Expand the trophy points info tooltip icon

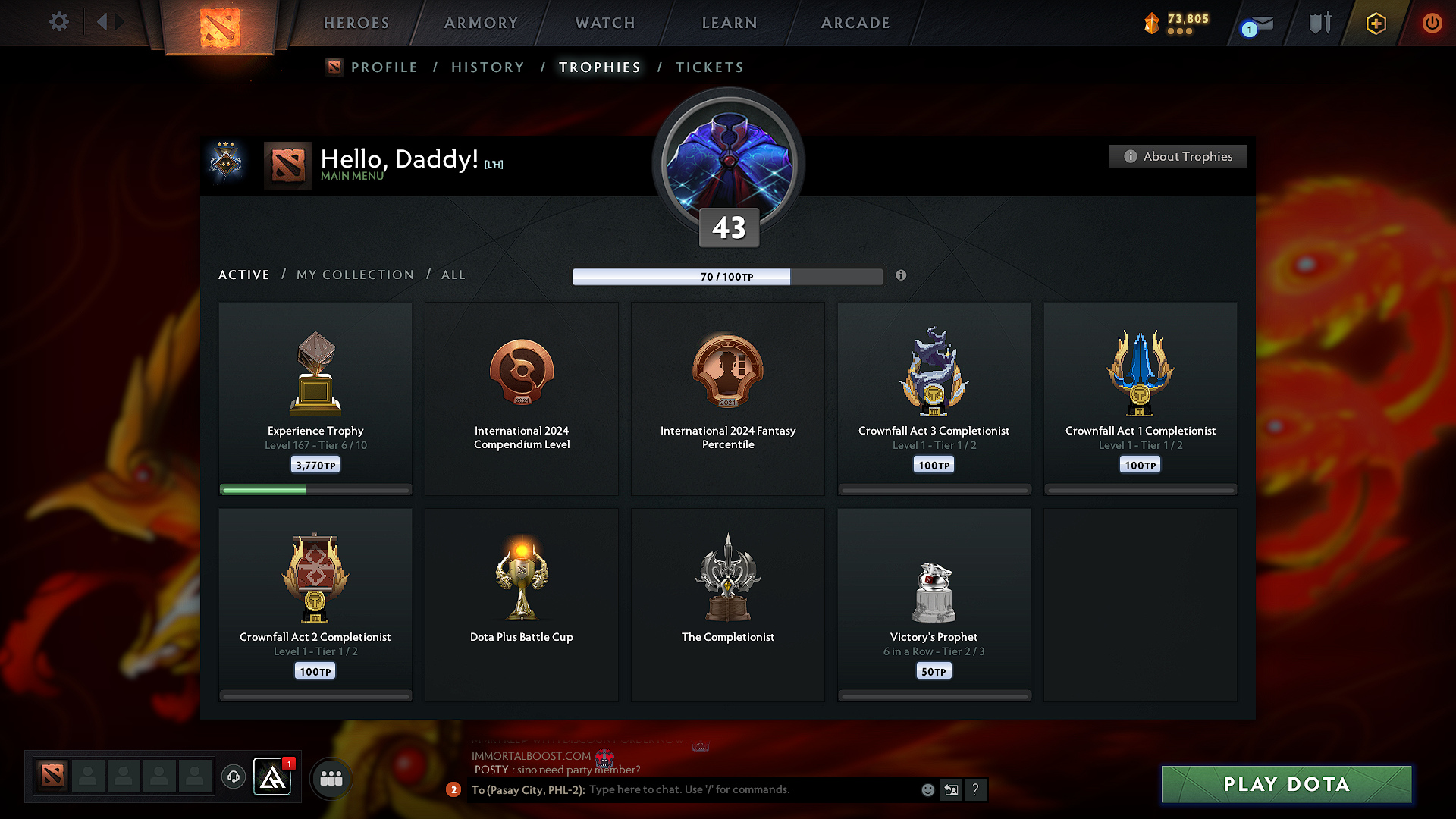(x=902, y=276)
